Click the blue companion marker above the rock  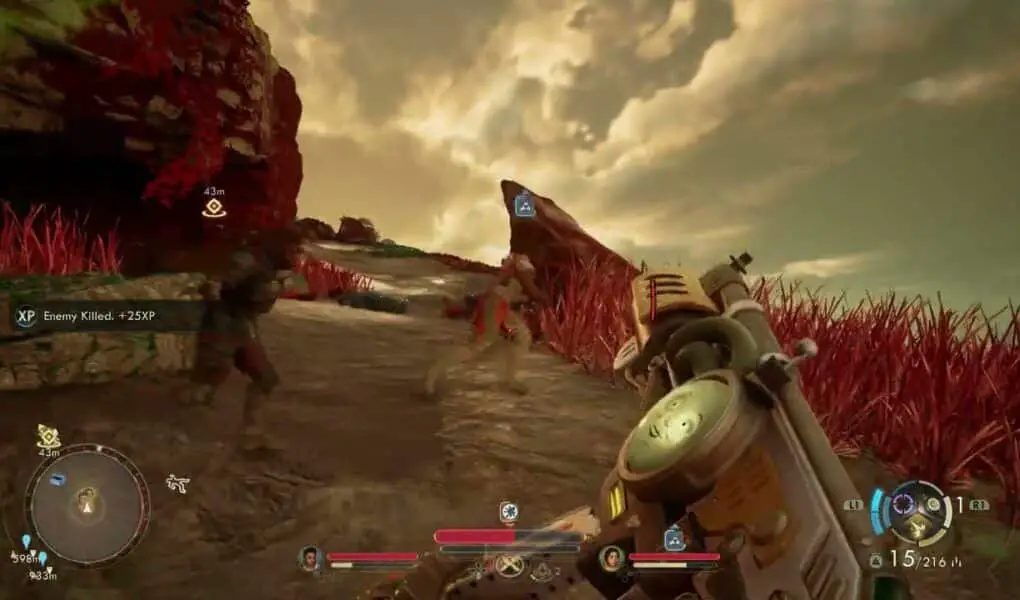(x=524, y=206)
